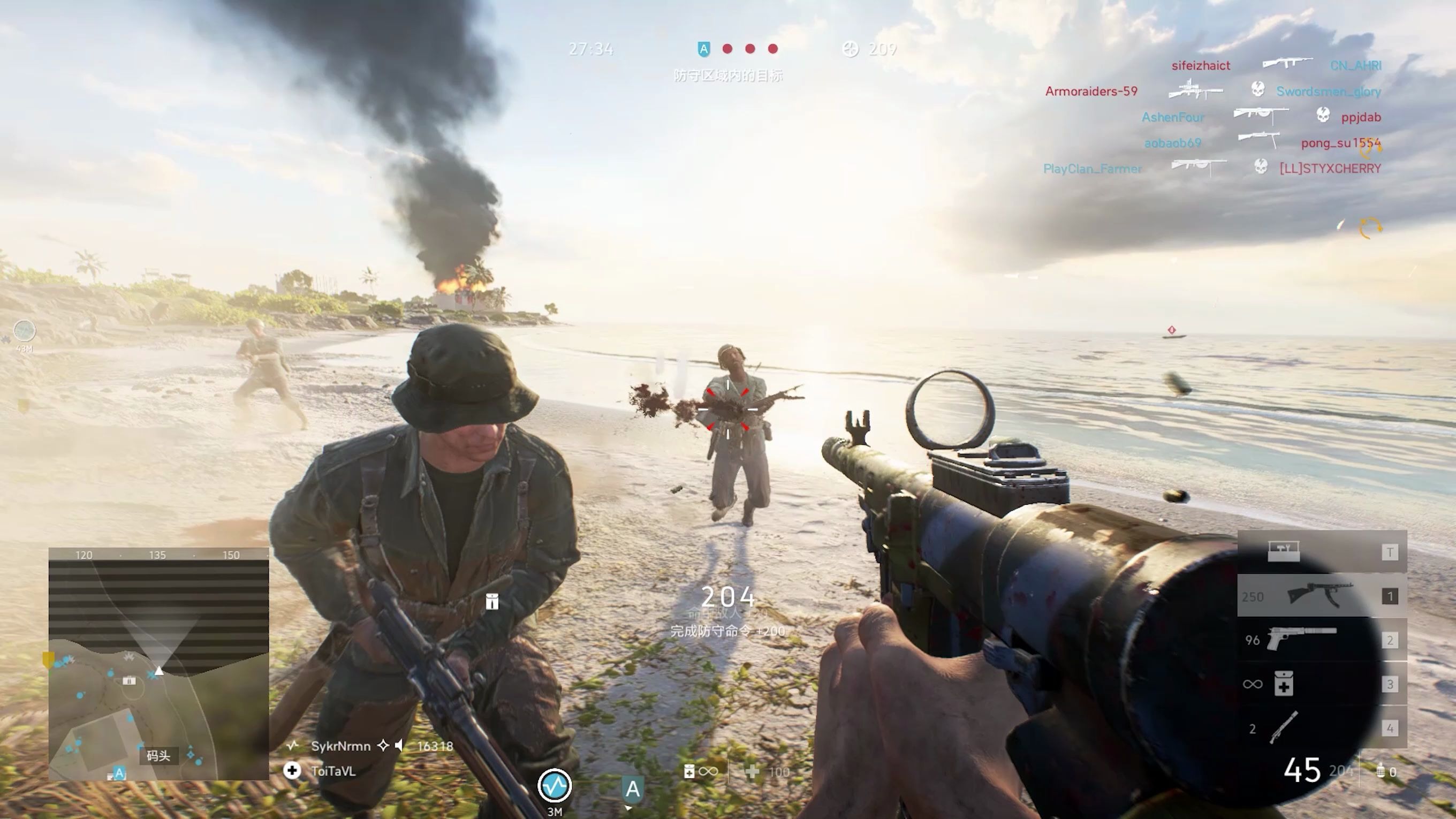This screenshot has width=1456, height=819.
Task: Select squadmate SykrNrmn in squad list
Action: click(340, 746)
